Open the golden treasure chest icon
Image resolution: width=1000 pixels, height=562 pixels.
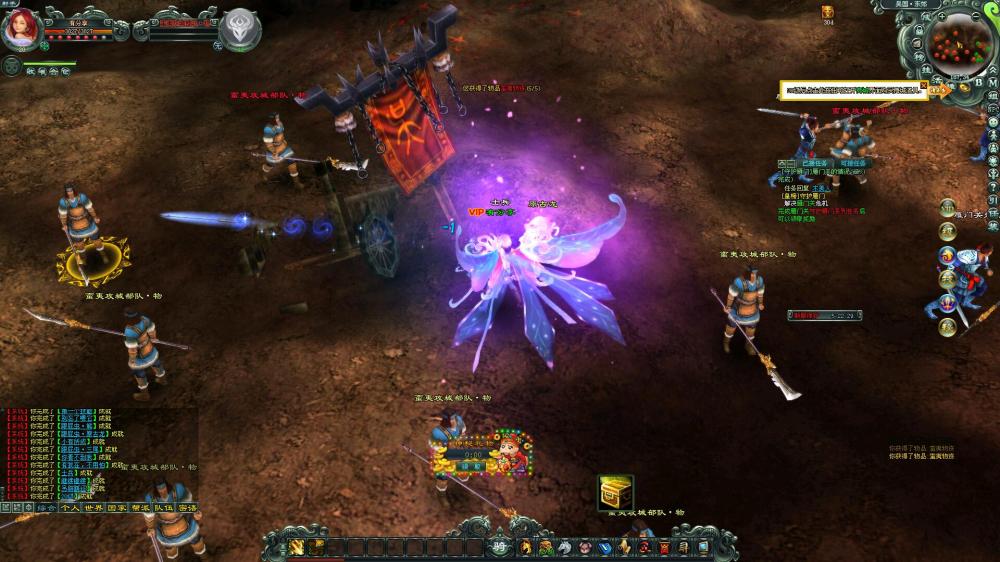(x=616, y=492)
